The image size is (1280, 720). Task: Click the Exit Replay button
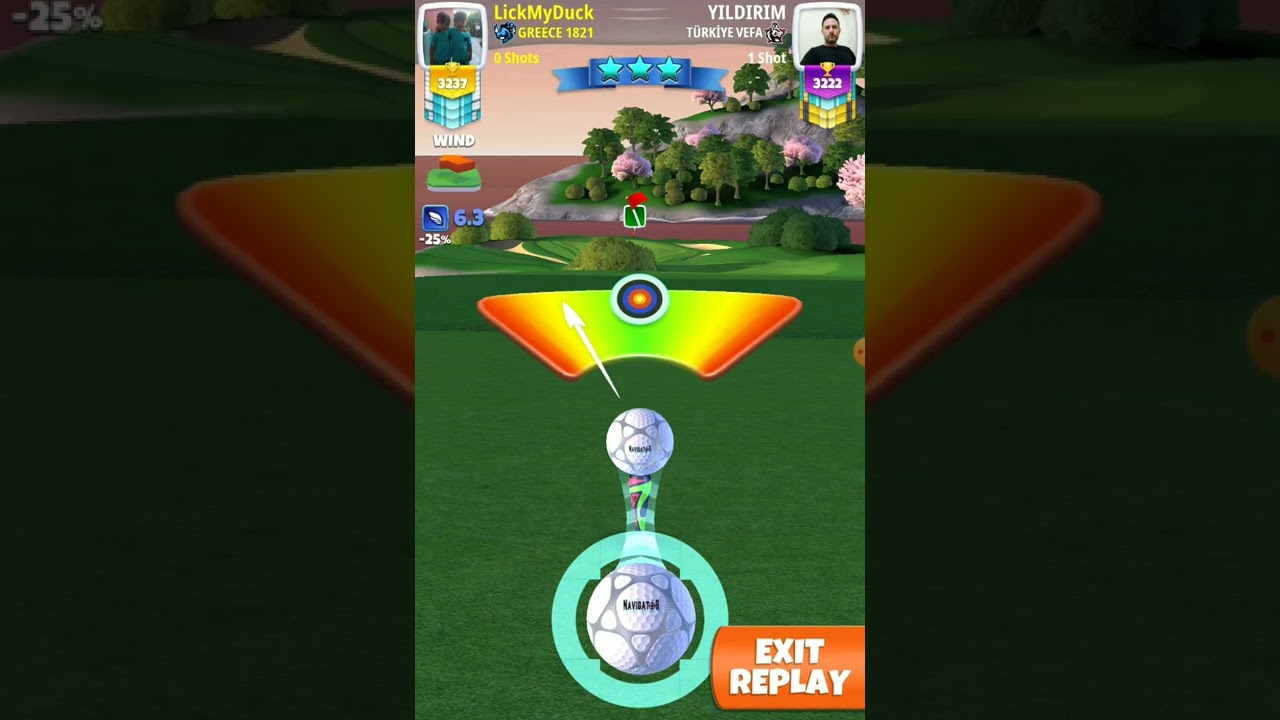tap(789, 667)
